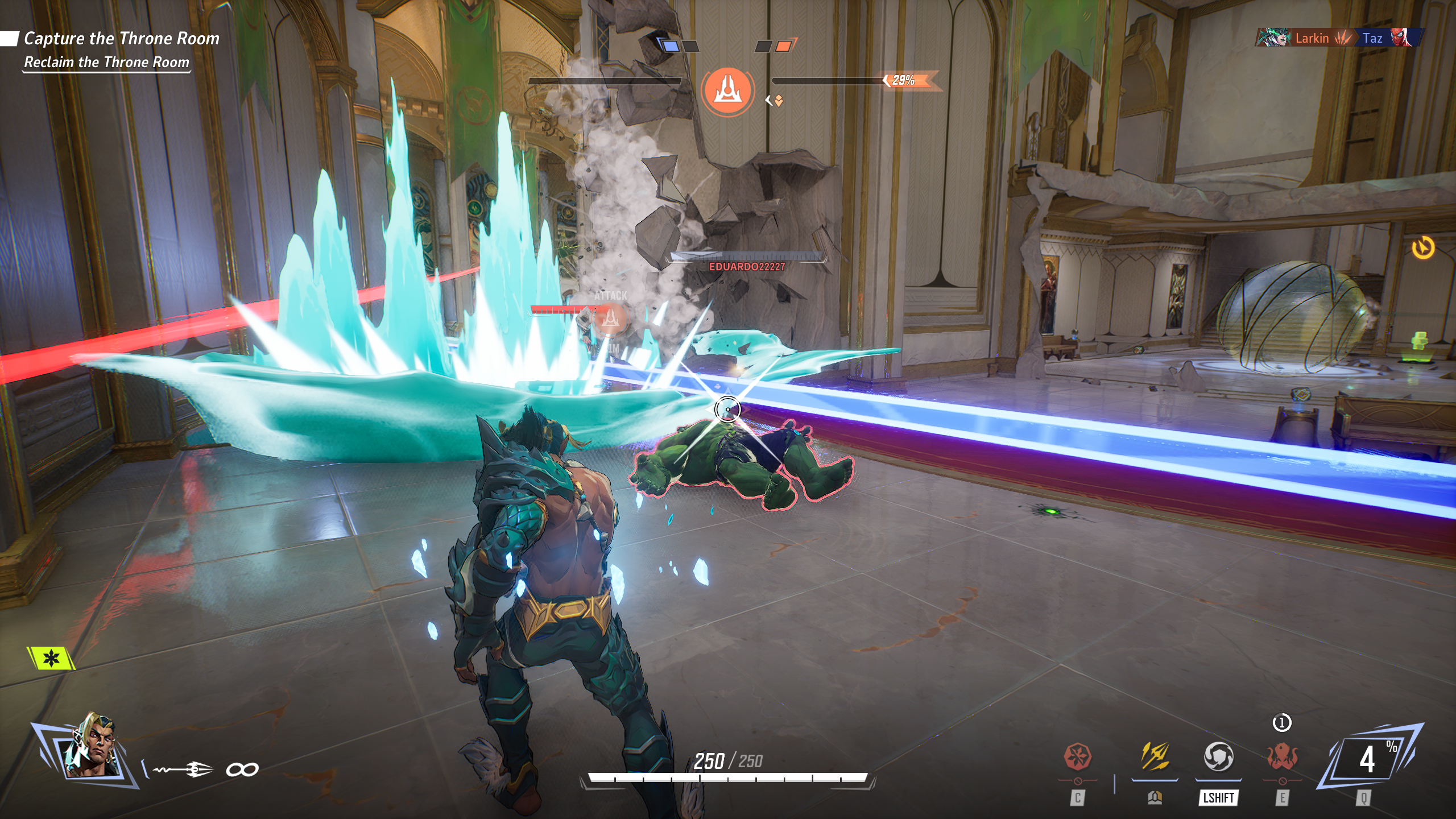
Task: Select the white trident weapon icon
Action: 183,770
